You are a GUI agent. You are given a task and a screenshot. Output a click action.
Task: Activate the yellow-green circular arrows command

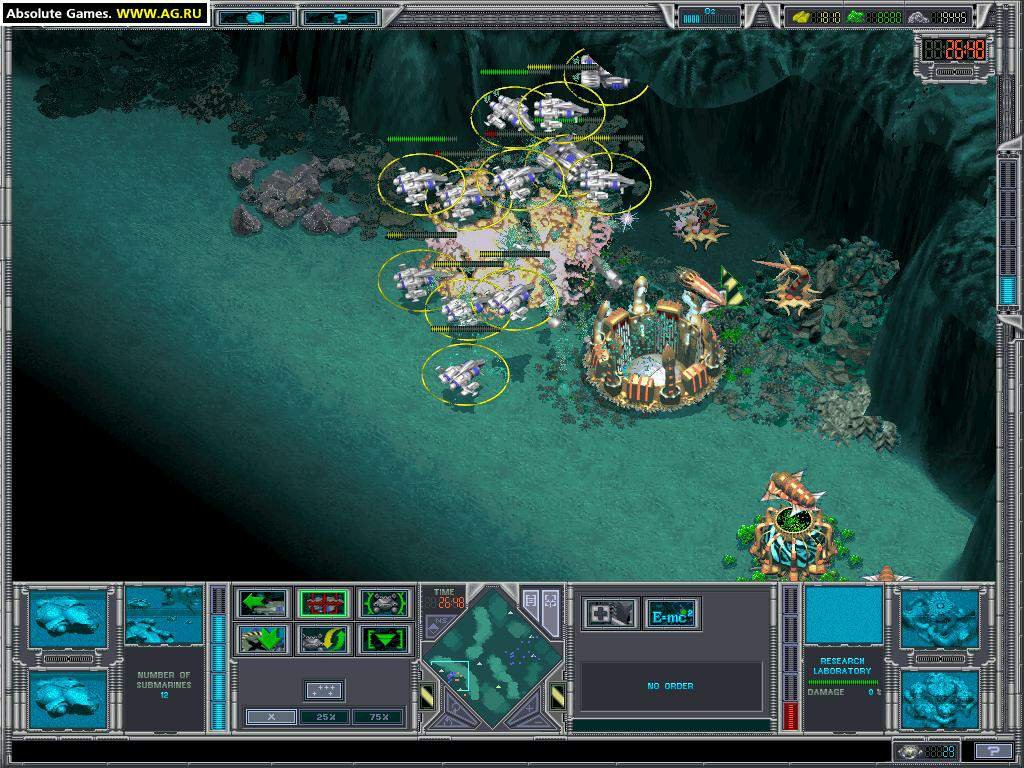(323, 639)
